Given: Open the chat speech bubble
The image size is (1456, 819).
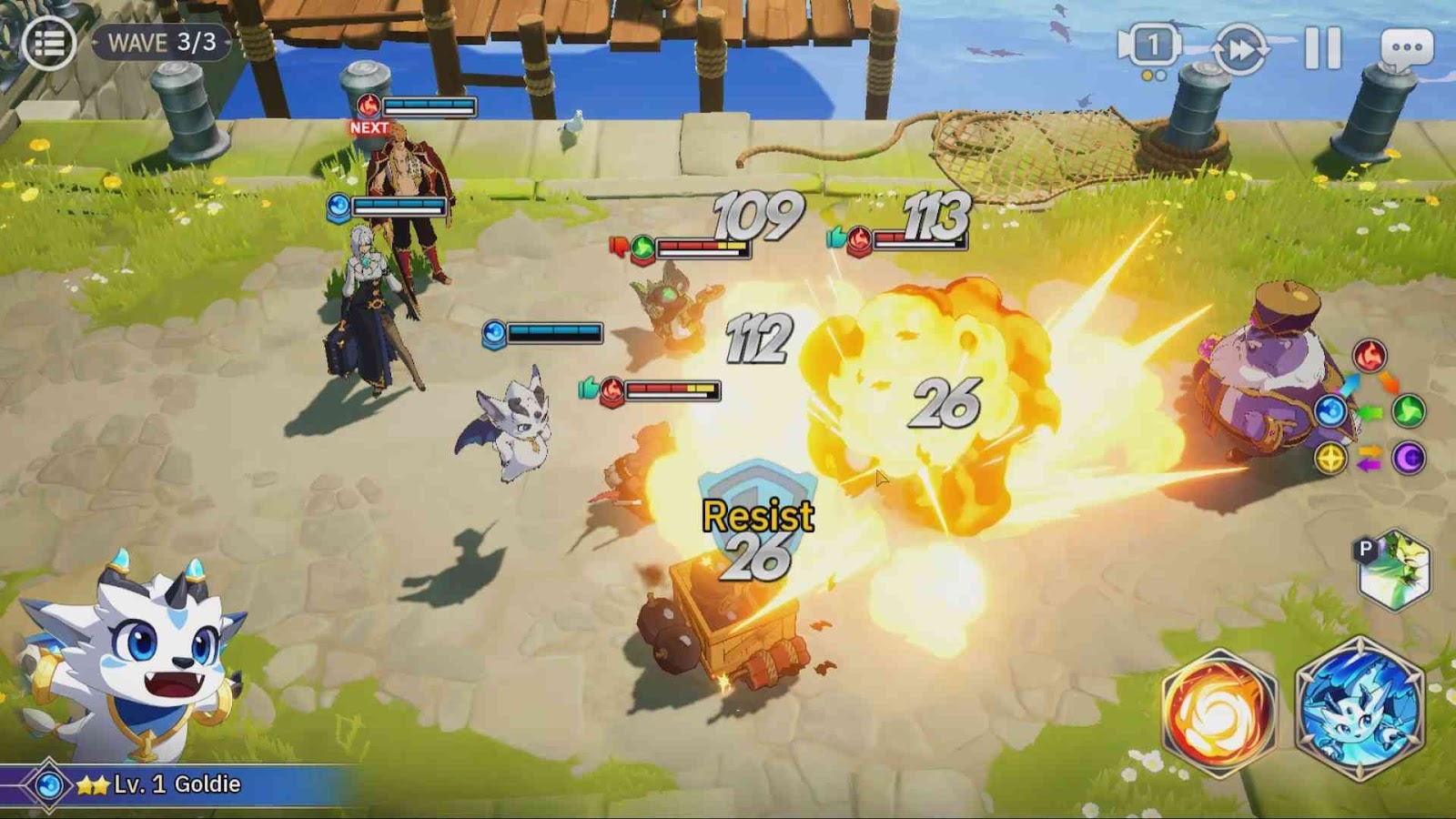Looking at the screenshot, I should click(1407, 47).
